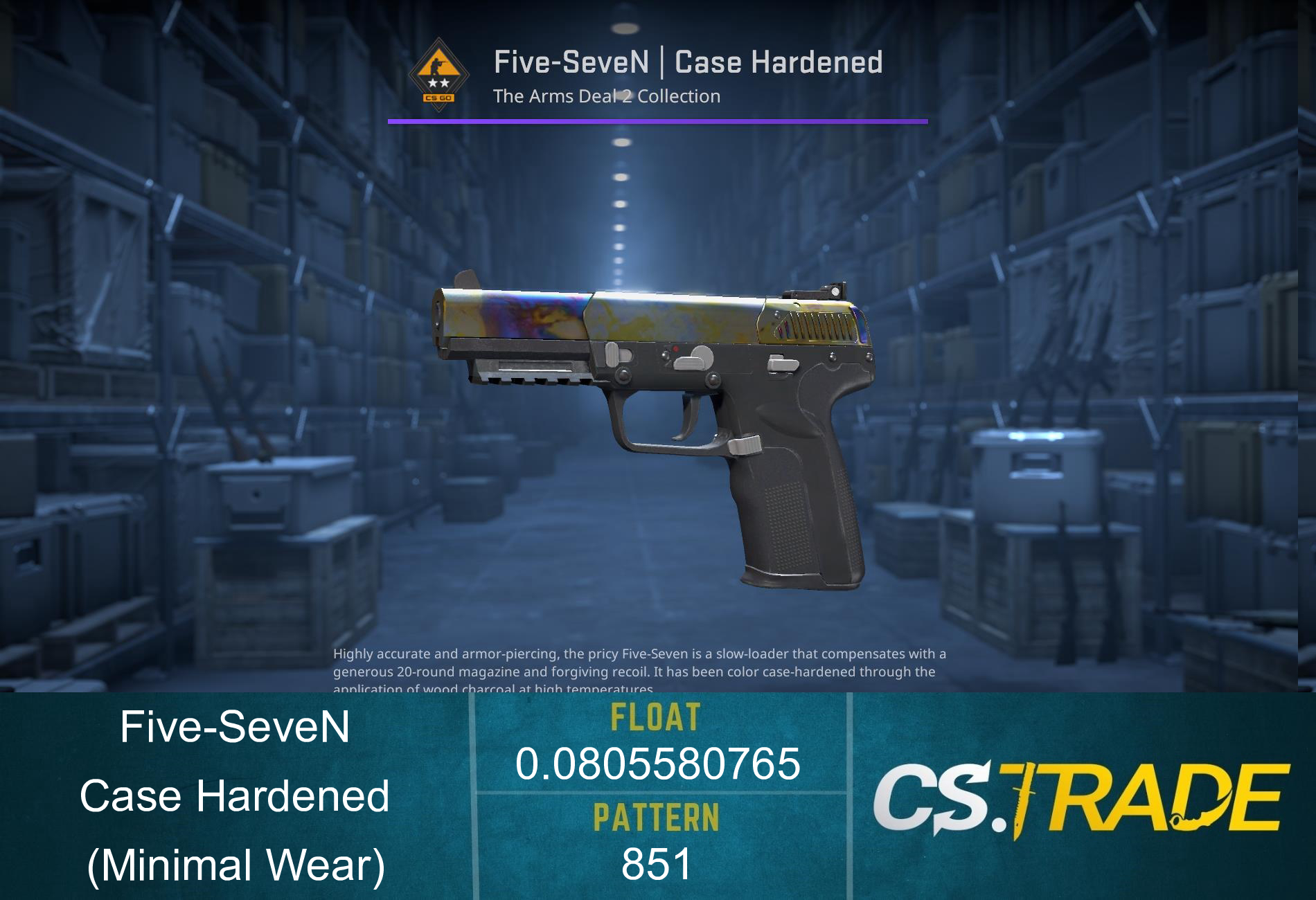Toggle the PATTERN header in the stats panel

tap(657, 817)
